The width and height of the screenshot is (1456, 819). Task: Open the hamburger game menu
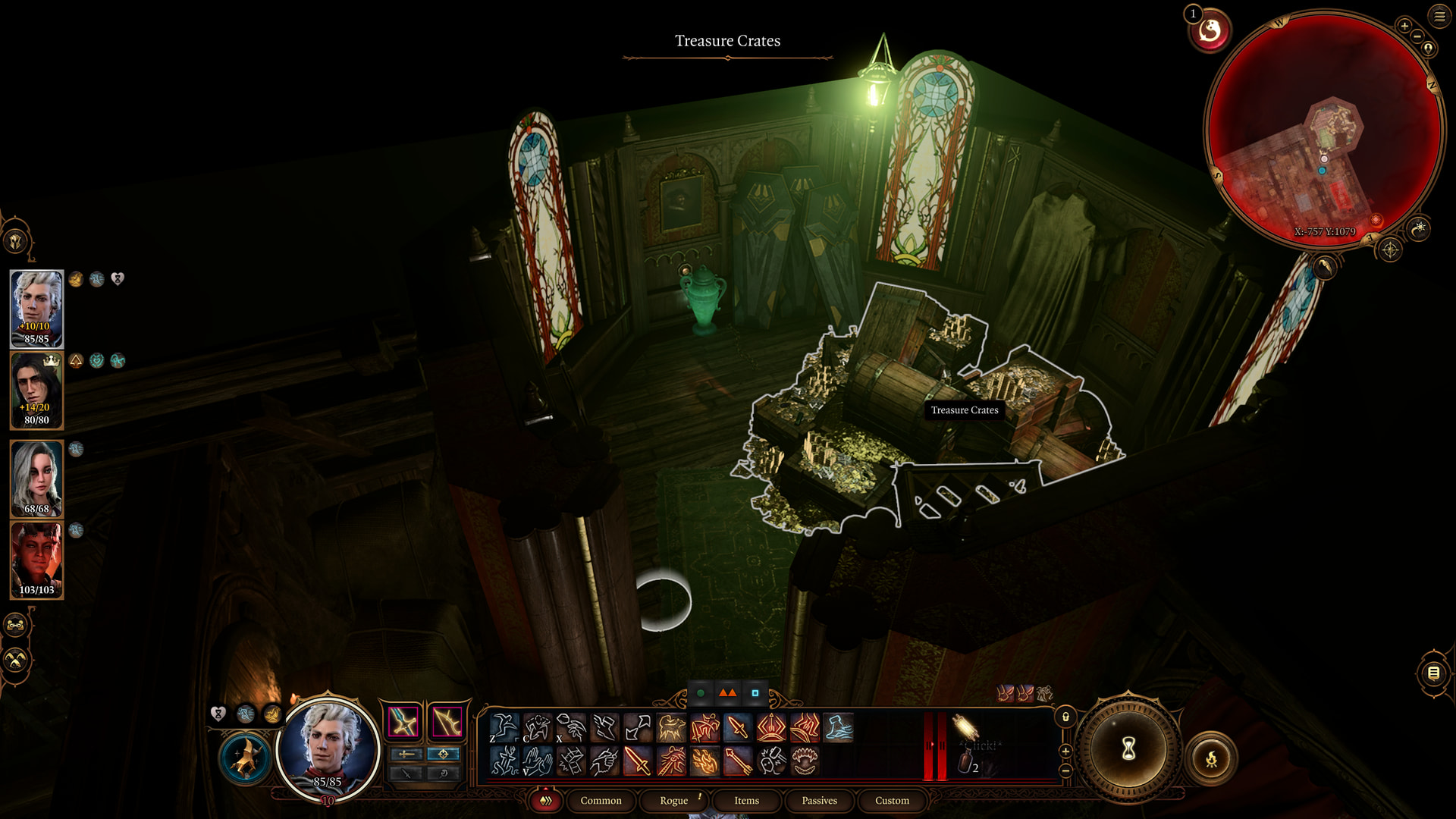pyautogui.click(x=1439, y=16)
